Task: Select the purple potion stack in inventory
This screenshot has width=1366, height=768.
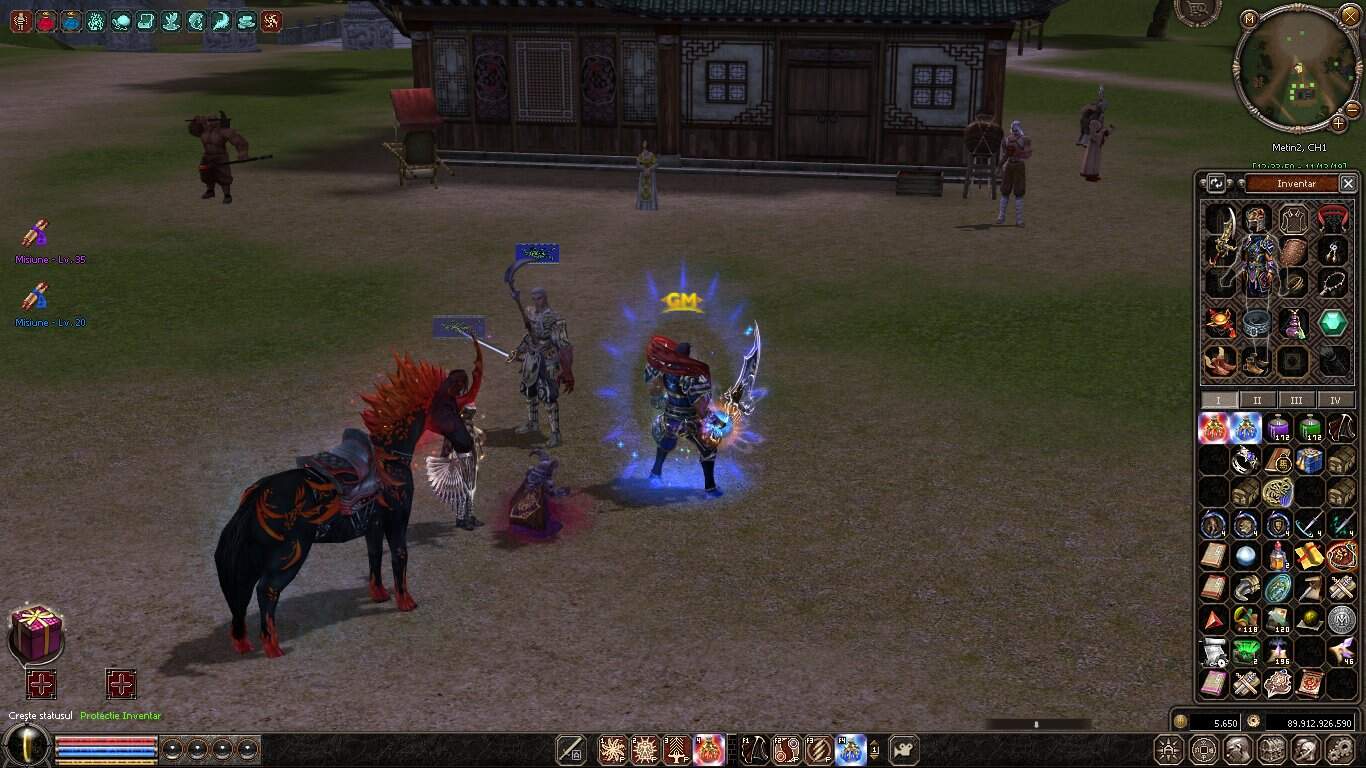Action: click(1278, 429)
